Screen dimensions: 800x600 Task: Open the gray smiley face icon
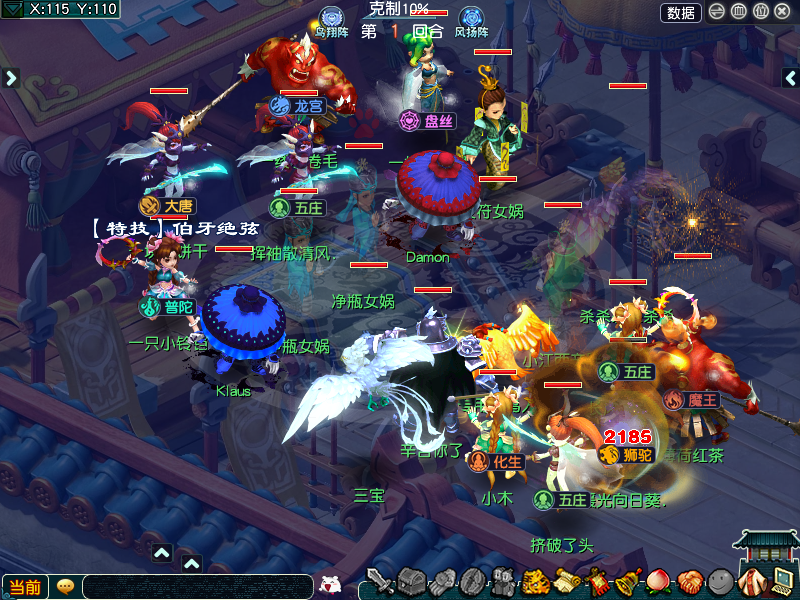(x=719, y=581)
